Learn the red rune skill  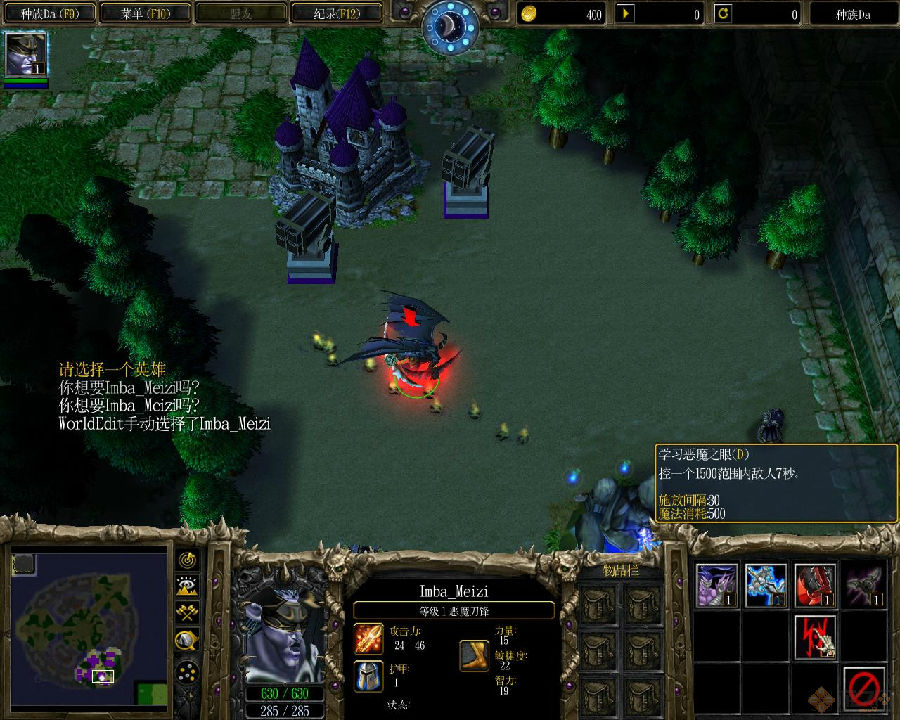[x=815, y=636]
